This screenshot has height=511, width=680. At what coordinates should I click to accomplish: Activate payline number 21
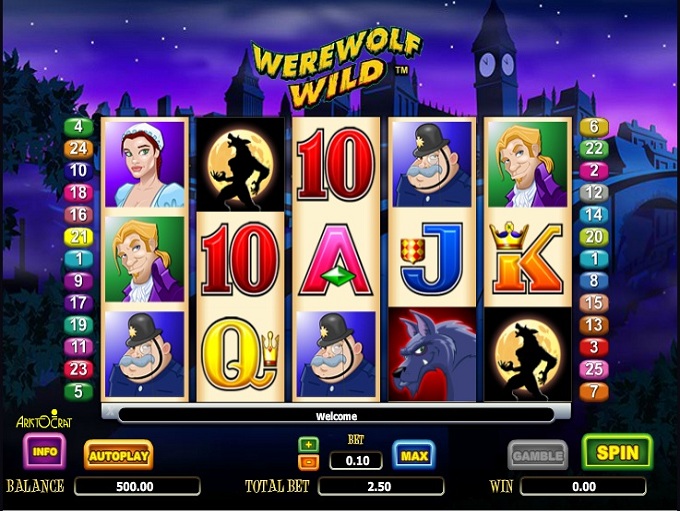(77, 236)
